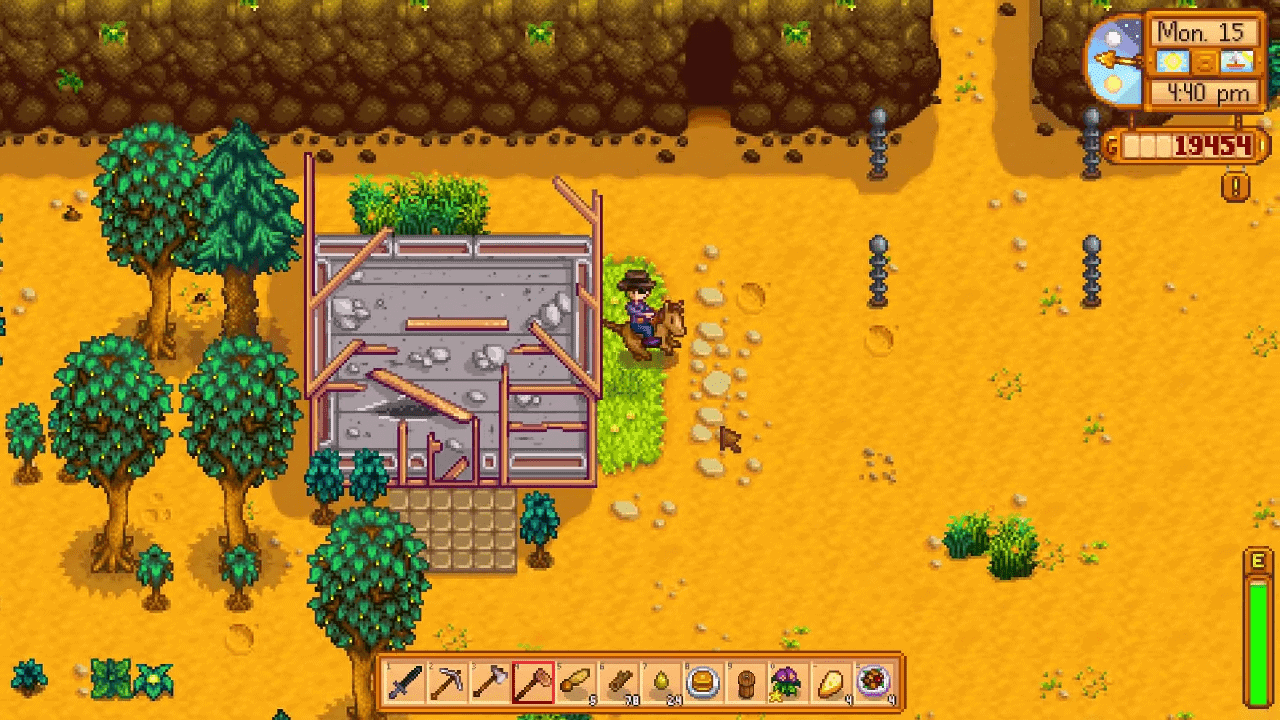Open the quest journal via the exclamation icon

pyautogui.click(x=1237, y=186)
